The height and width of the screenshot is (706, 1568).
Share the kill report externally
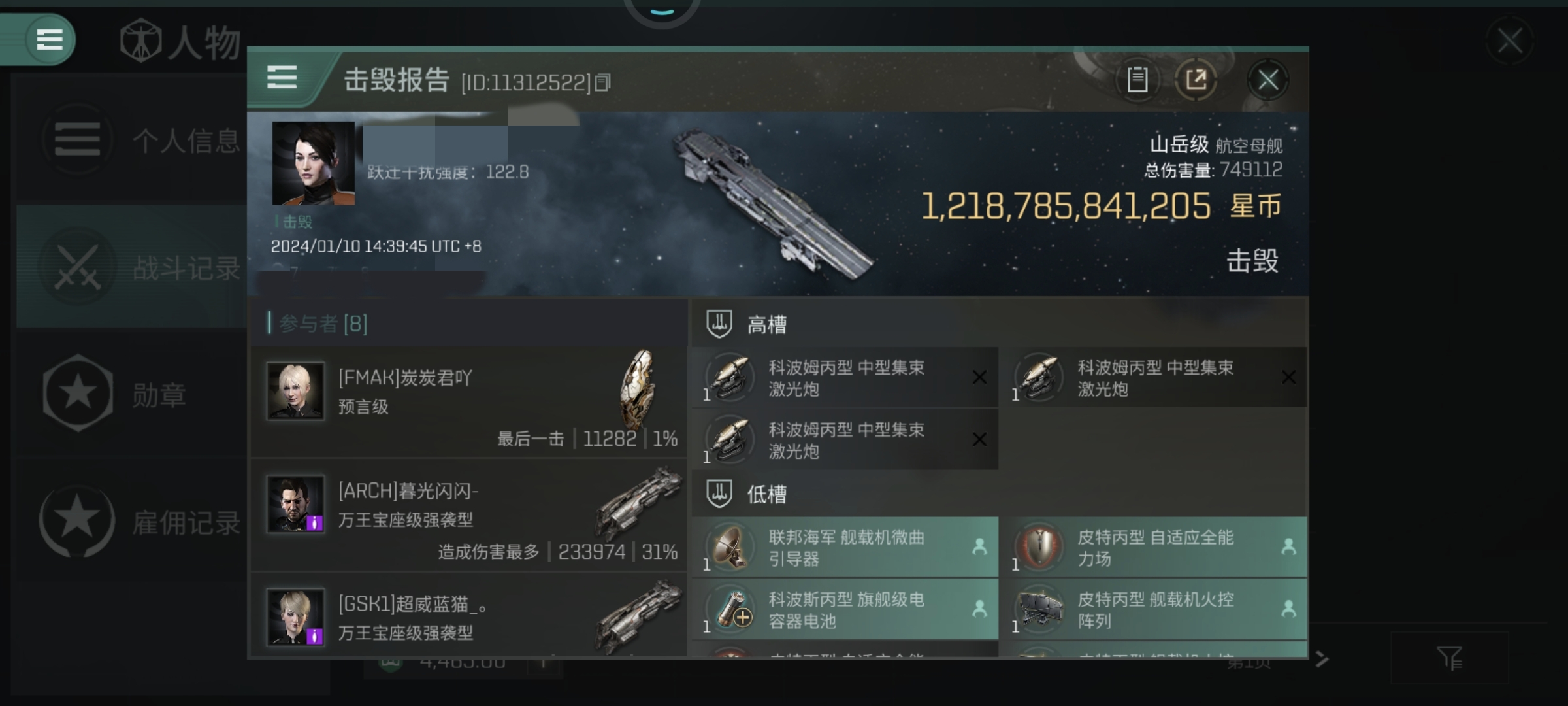(x=1198, y=78)
